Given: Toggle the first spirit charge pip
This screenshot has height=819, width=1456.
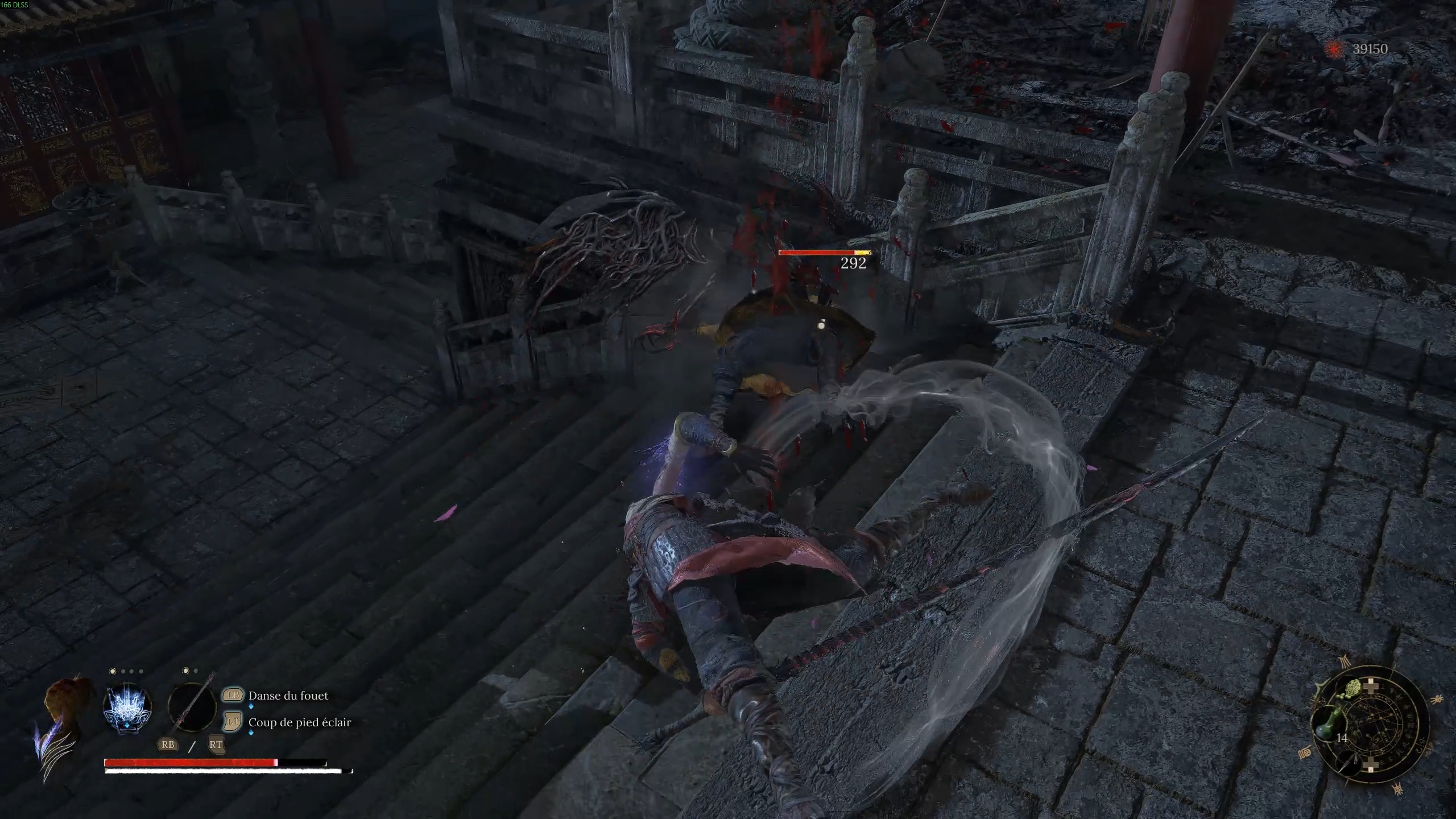Looking at the screenshot, I should pos(111,672).
